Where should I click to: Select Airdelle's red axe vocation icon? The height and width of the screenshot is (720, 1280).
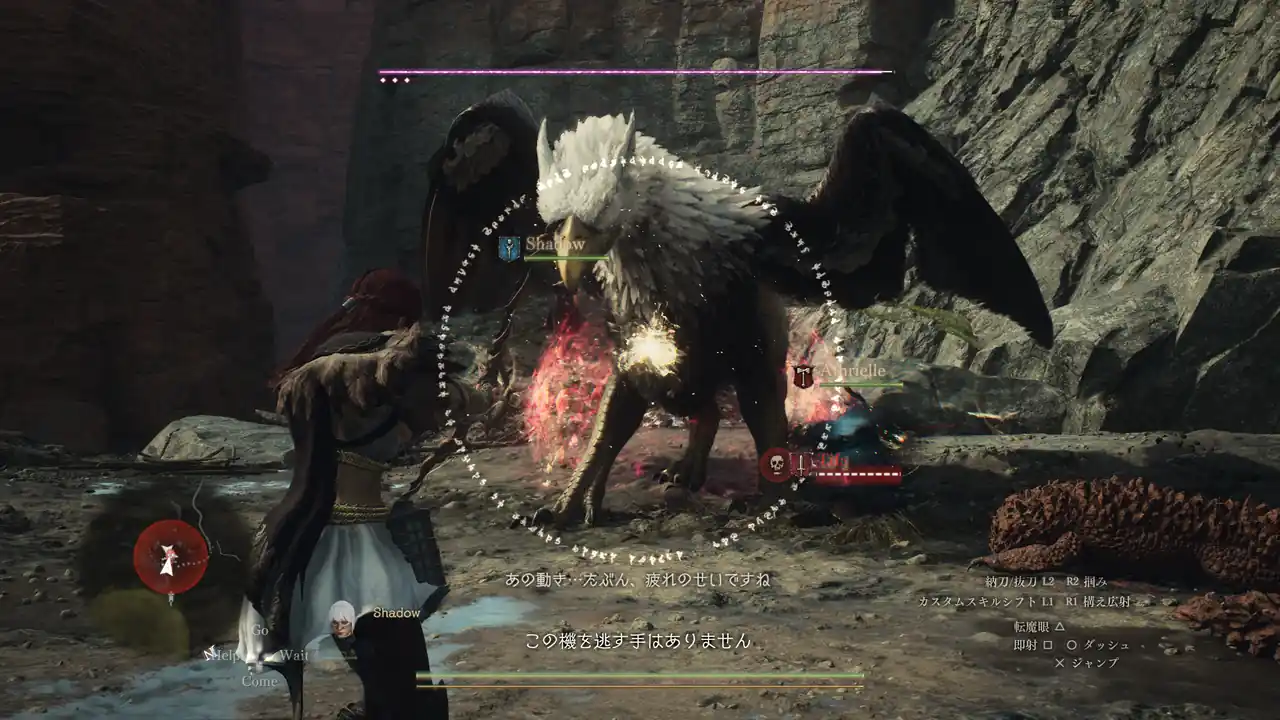point(803,376)
